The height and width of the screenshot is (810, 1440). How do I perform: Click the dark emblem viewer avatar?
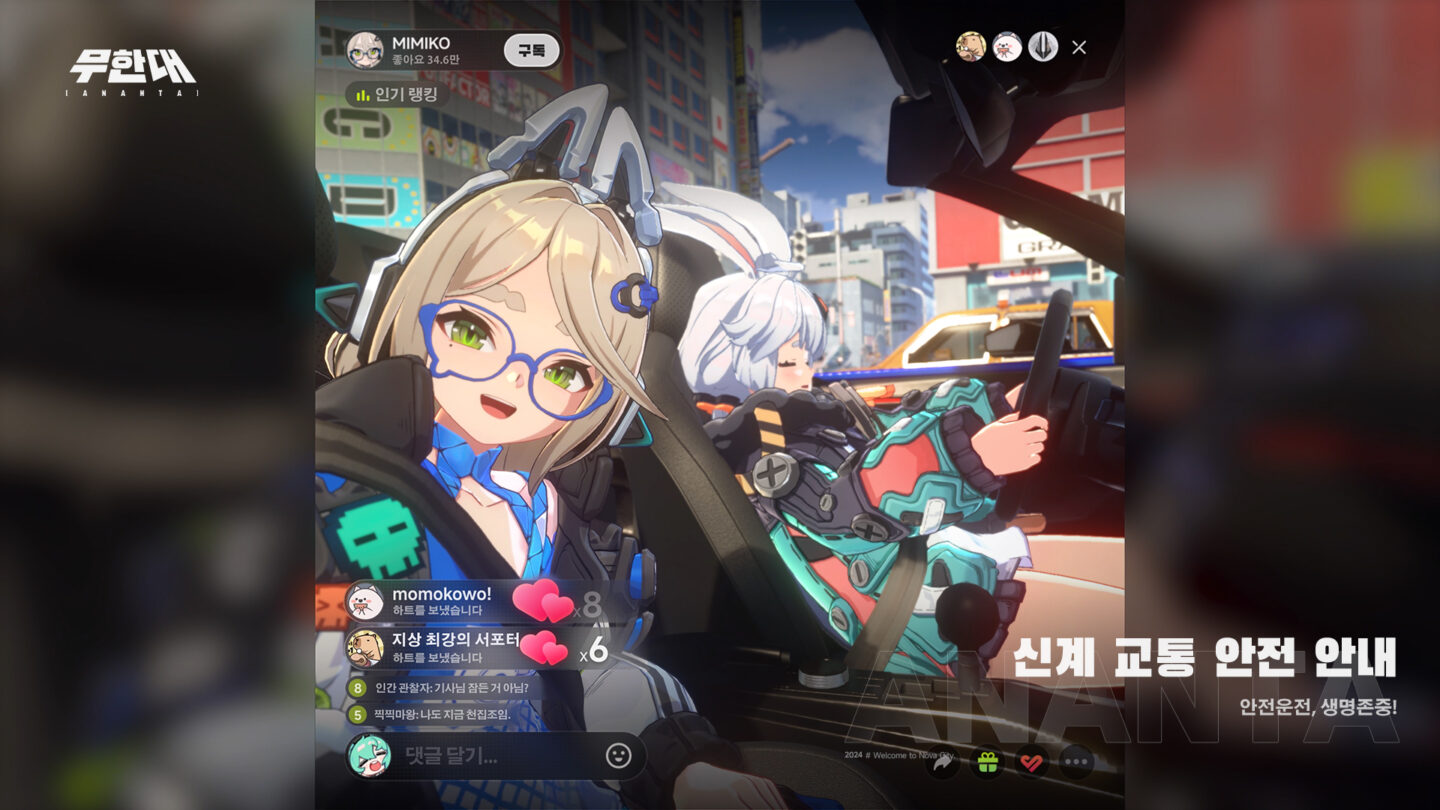click(x=1042, y=46)
